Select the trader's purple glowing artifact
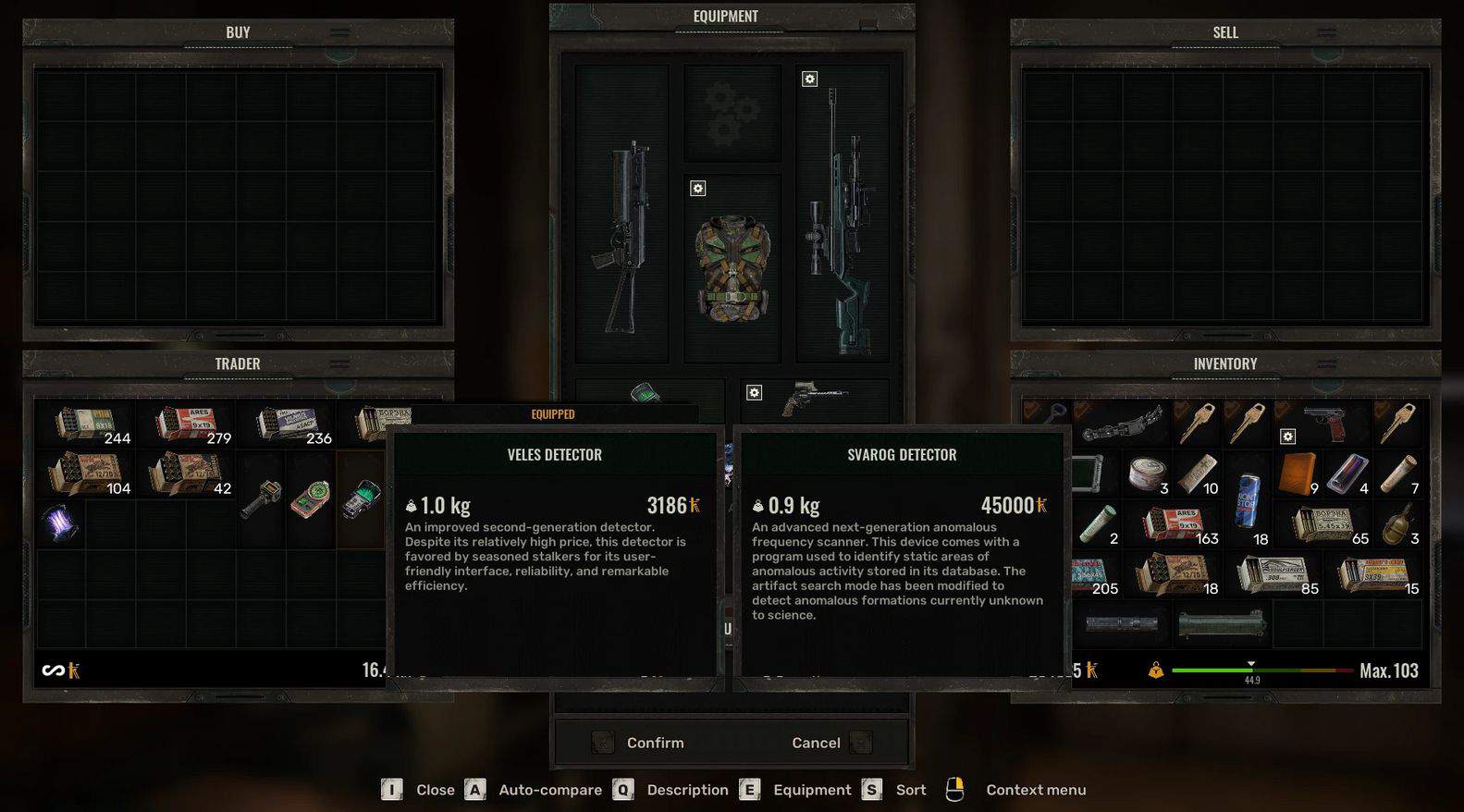Image resolution: width=1464 pixels, height=812 pixels. coord(61,523)
